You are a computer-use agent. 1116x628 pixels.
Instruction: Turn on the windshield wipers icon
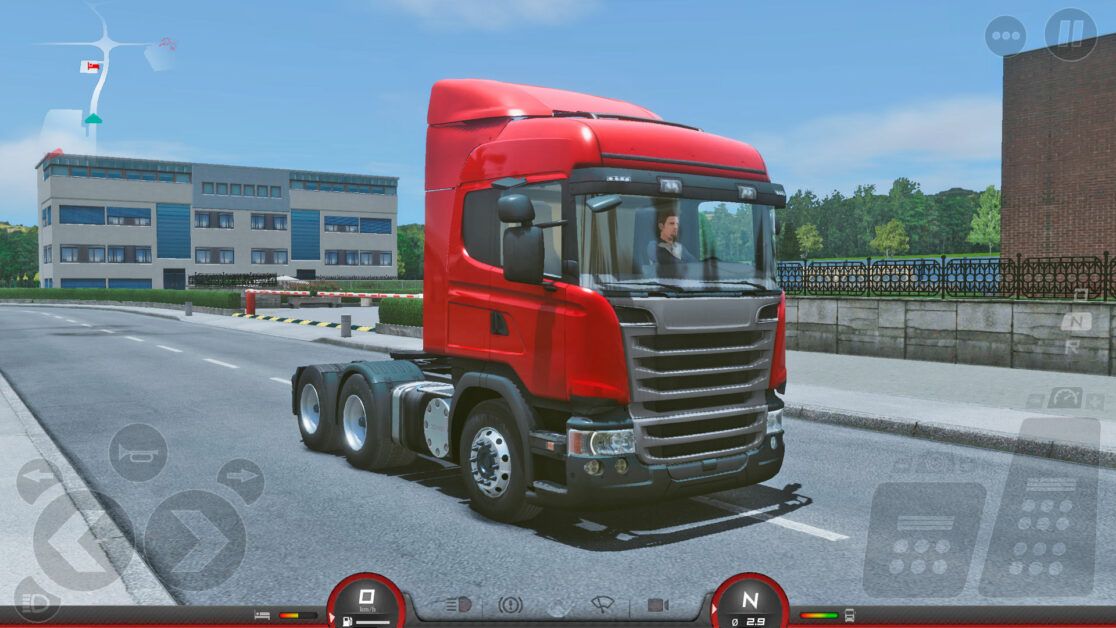point(603,605)
